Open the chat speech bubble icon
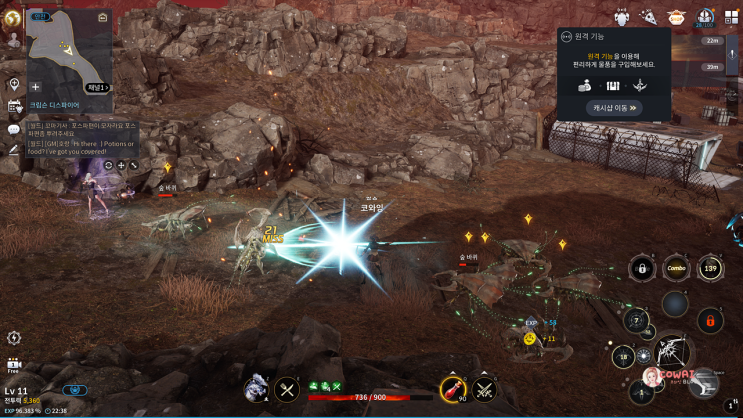743x418 pixels. click(x=14, y=129)
